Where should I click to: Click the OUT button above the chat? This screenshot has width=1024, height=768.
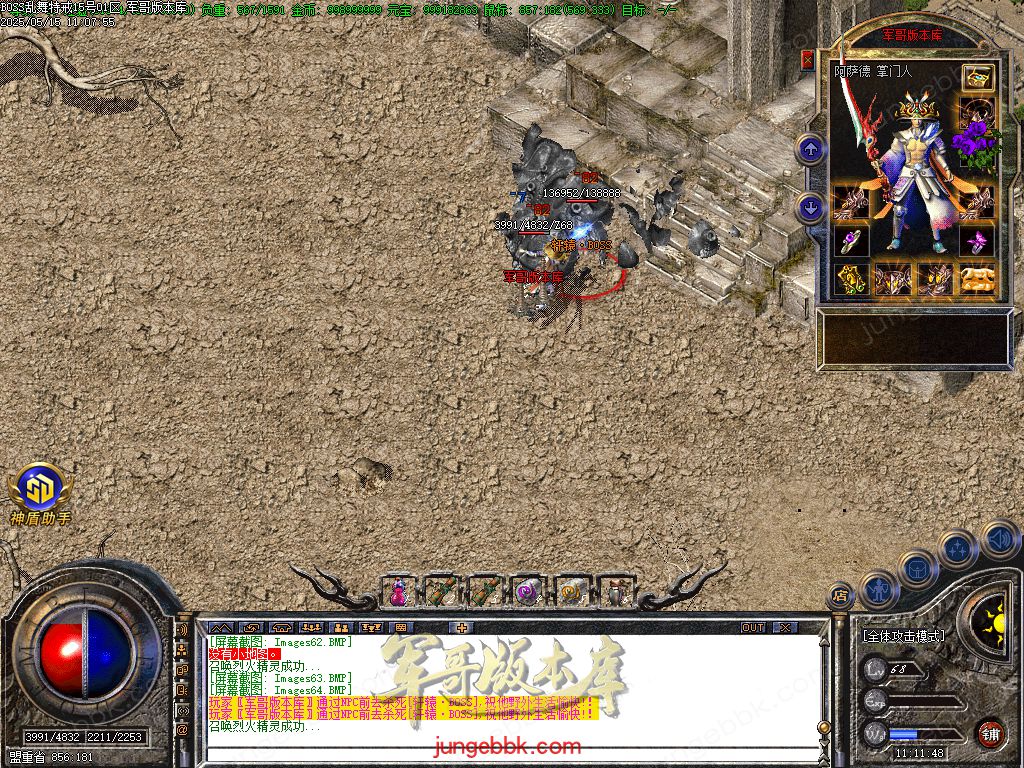coord(753,627)
